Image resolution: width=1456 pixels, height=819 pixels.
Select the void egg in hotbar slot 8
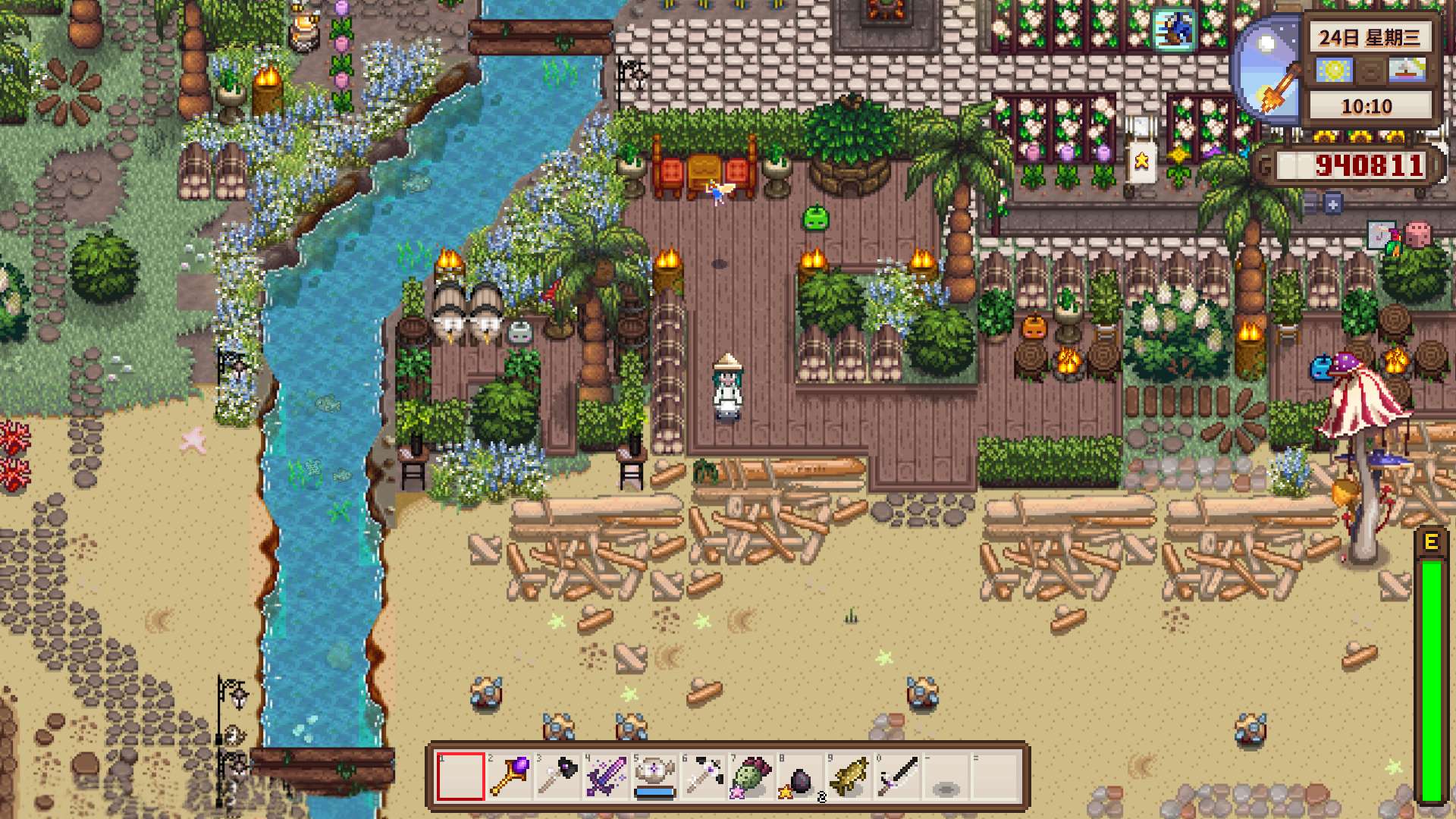(x=799, y=778)
